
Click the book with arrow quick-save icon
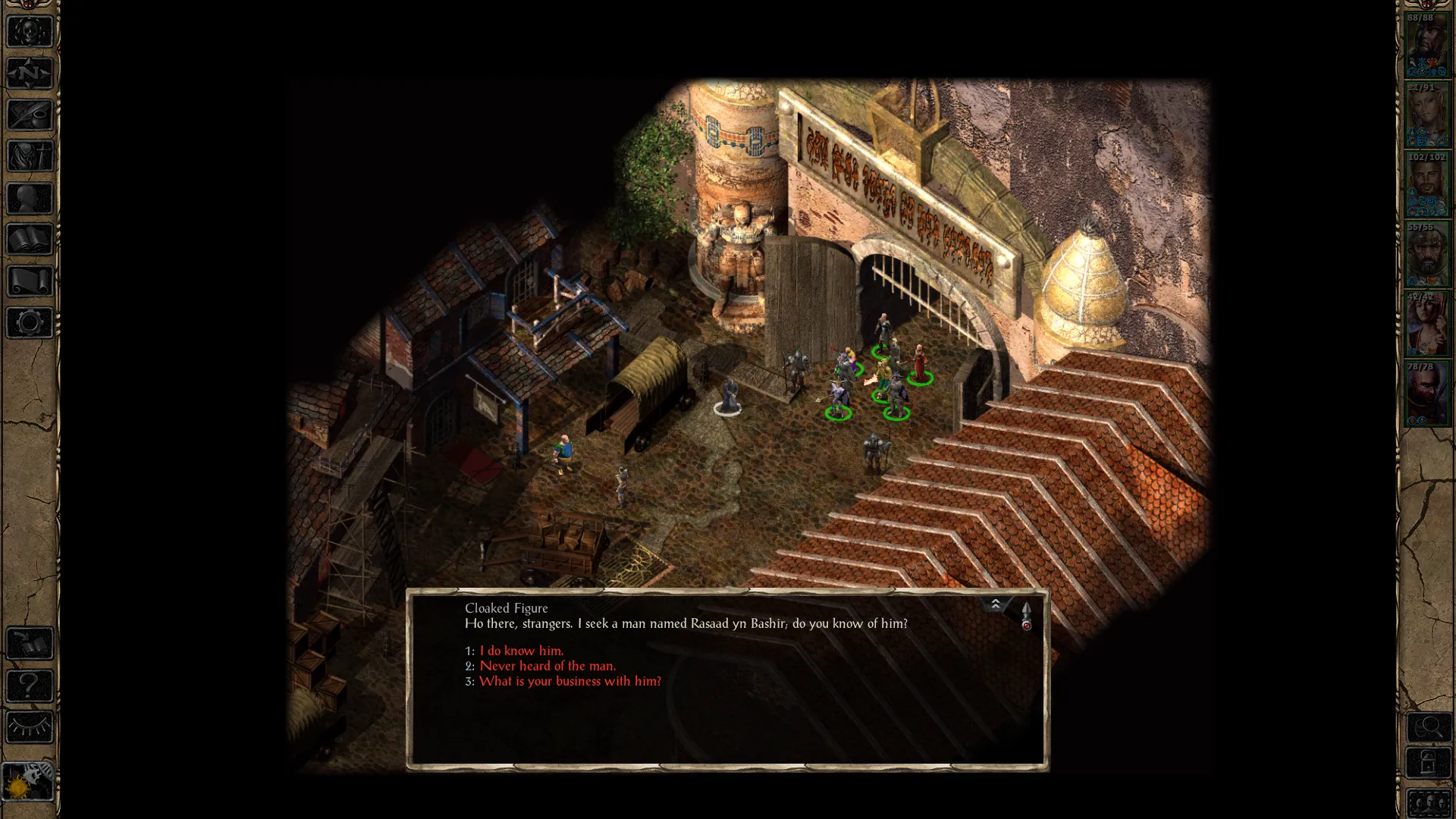pos(30,645)
